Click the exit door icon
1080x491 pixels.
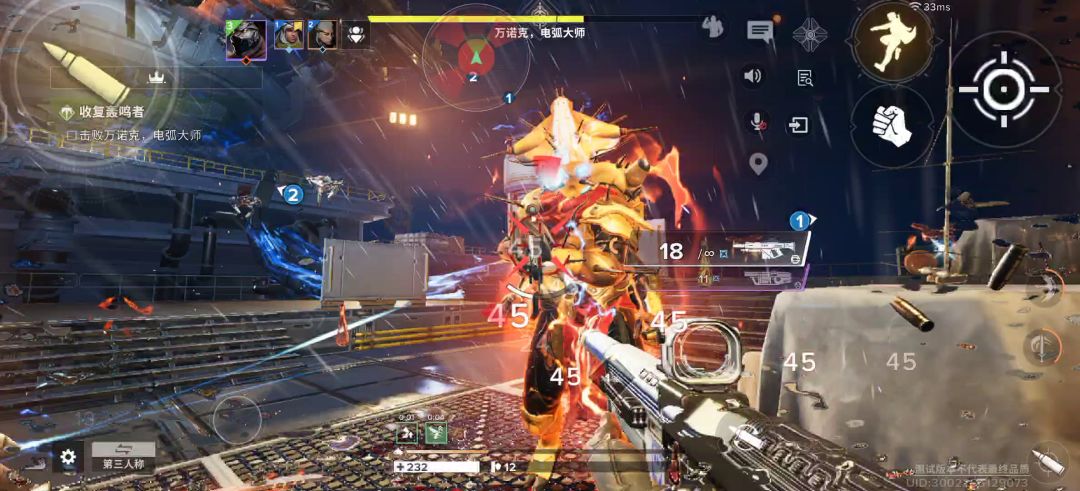click(x=798, y=125)
